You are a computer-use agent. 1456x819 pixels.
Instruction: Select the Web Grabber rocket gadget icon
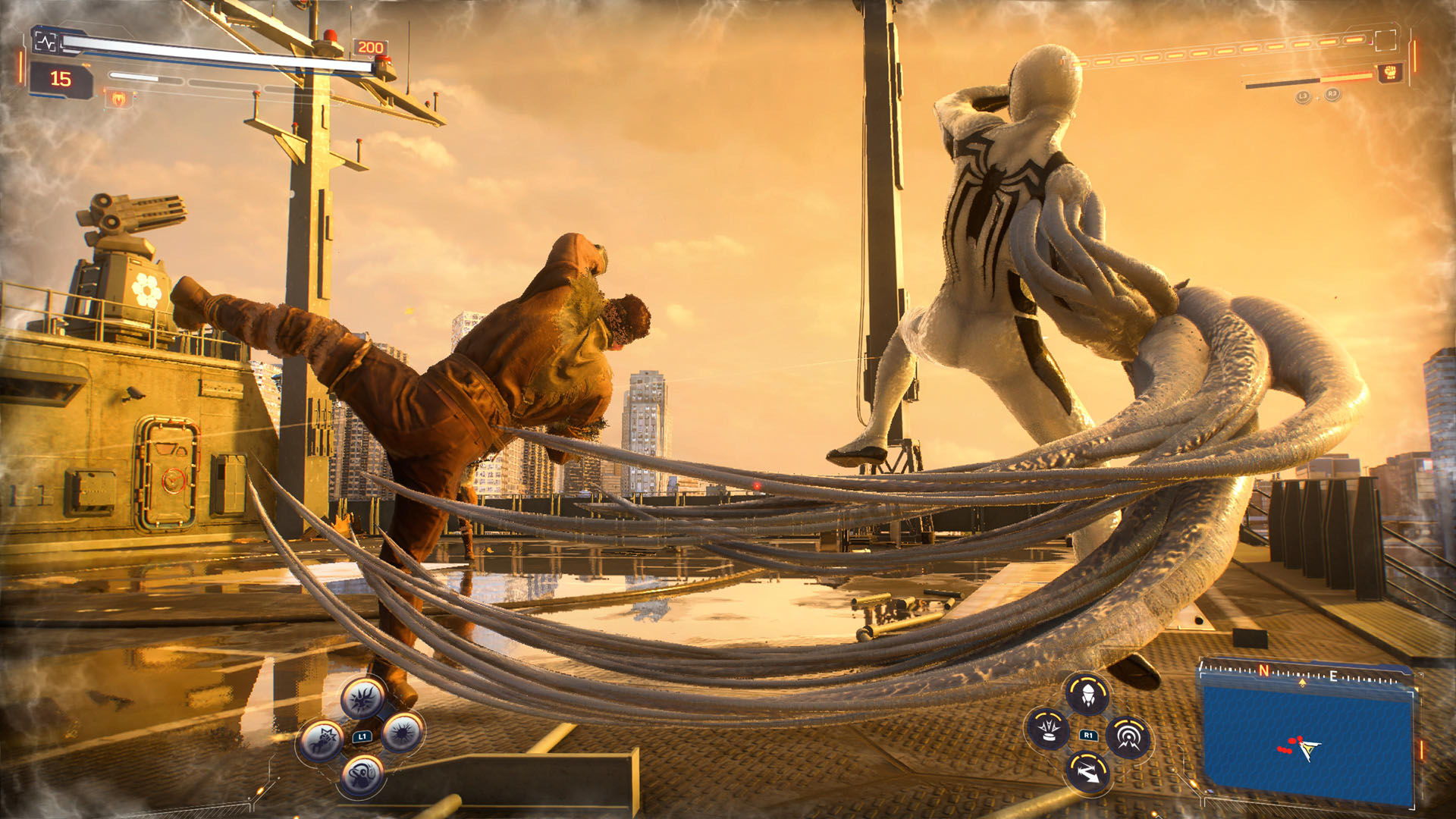click(x=1087, y=695)
